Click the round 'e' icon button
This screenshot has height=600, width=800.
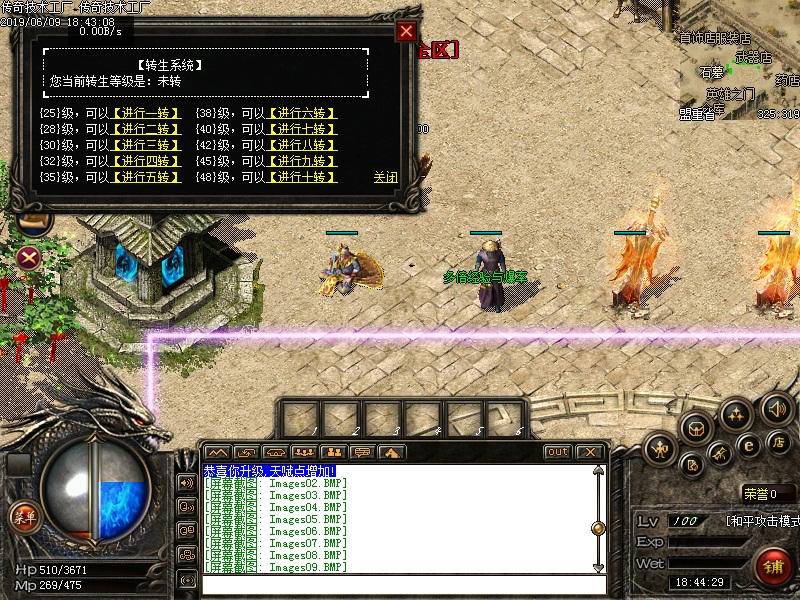[x=747, y=446]
